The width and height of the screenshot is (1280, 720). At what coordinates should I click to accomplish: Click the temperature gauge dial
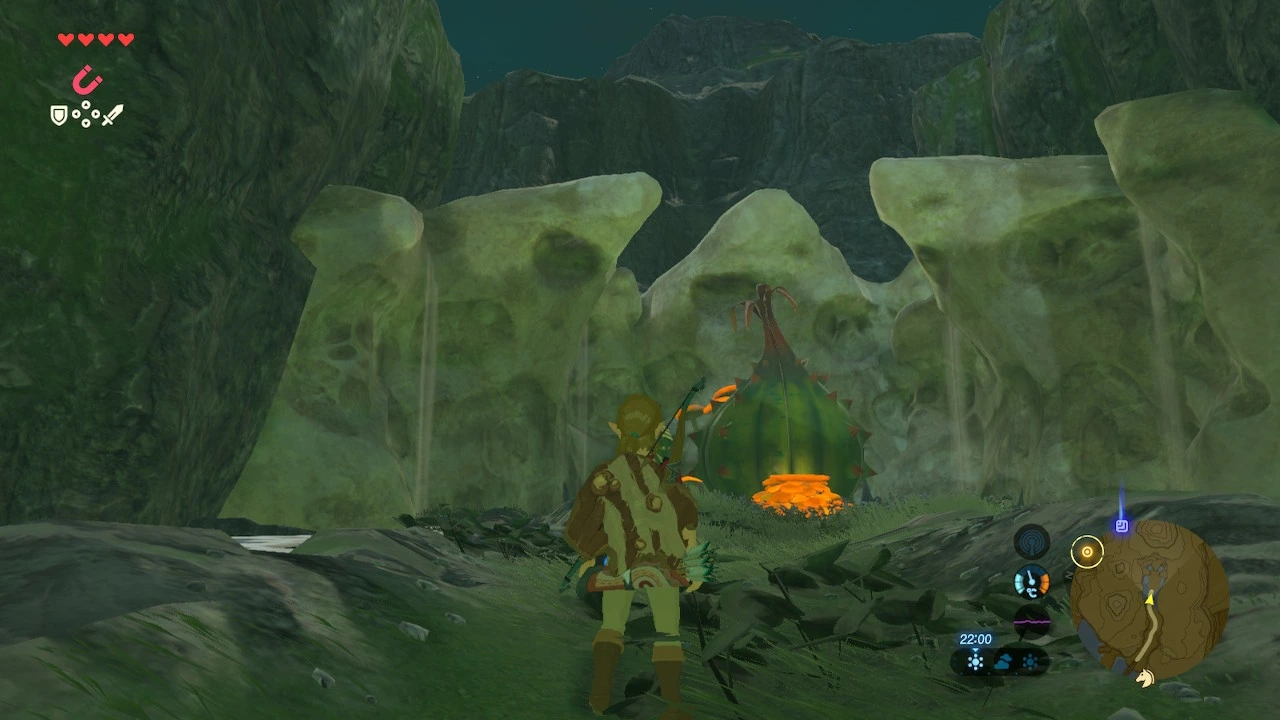(x=1031, y=581)
